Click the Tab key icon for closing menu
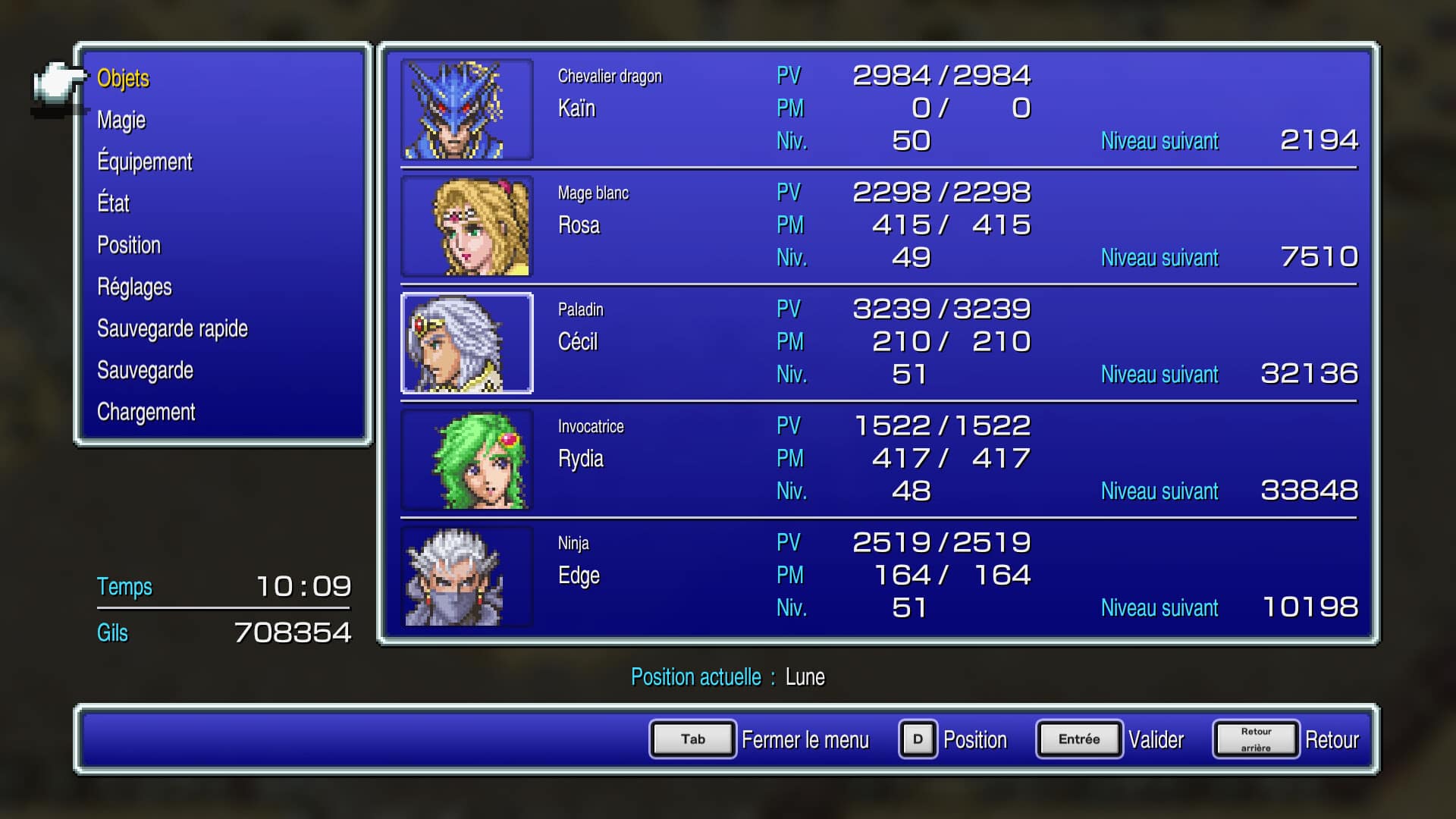This screenshot has width=1456, height=819. point(691,739)
